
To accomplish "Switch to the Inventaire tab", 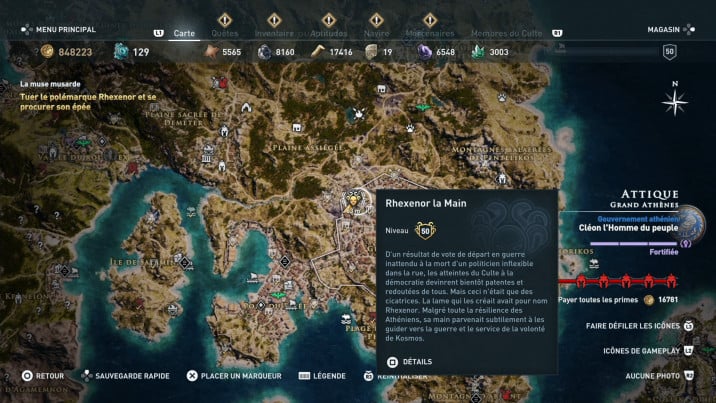I will point(273,33).
